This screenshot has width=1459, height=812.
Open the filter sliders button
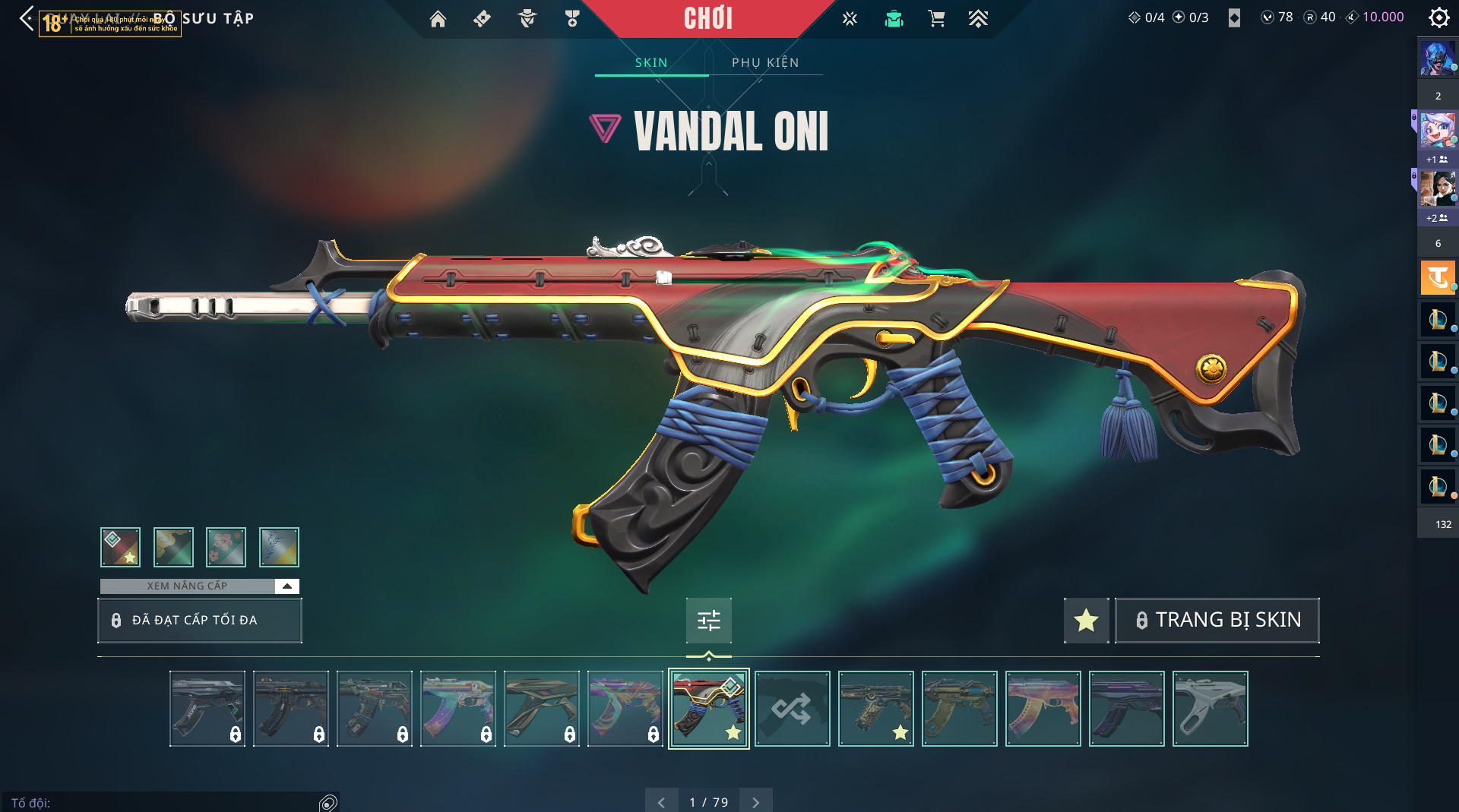click(708, 621)
